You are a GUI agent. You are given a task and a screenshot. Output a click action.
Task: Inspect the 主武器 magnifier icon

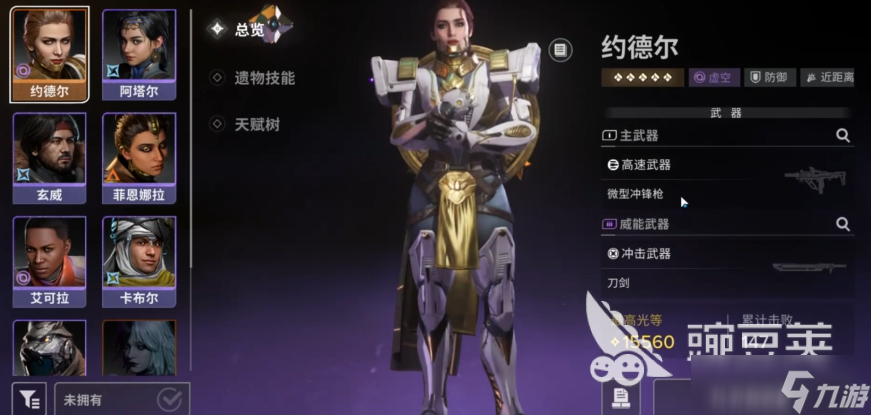coord(842,135)
